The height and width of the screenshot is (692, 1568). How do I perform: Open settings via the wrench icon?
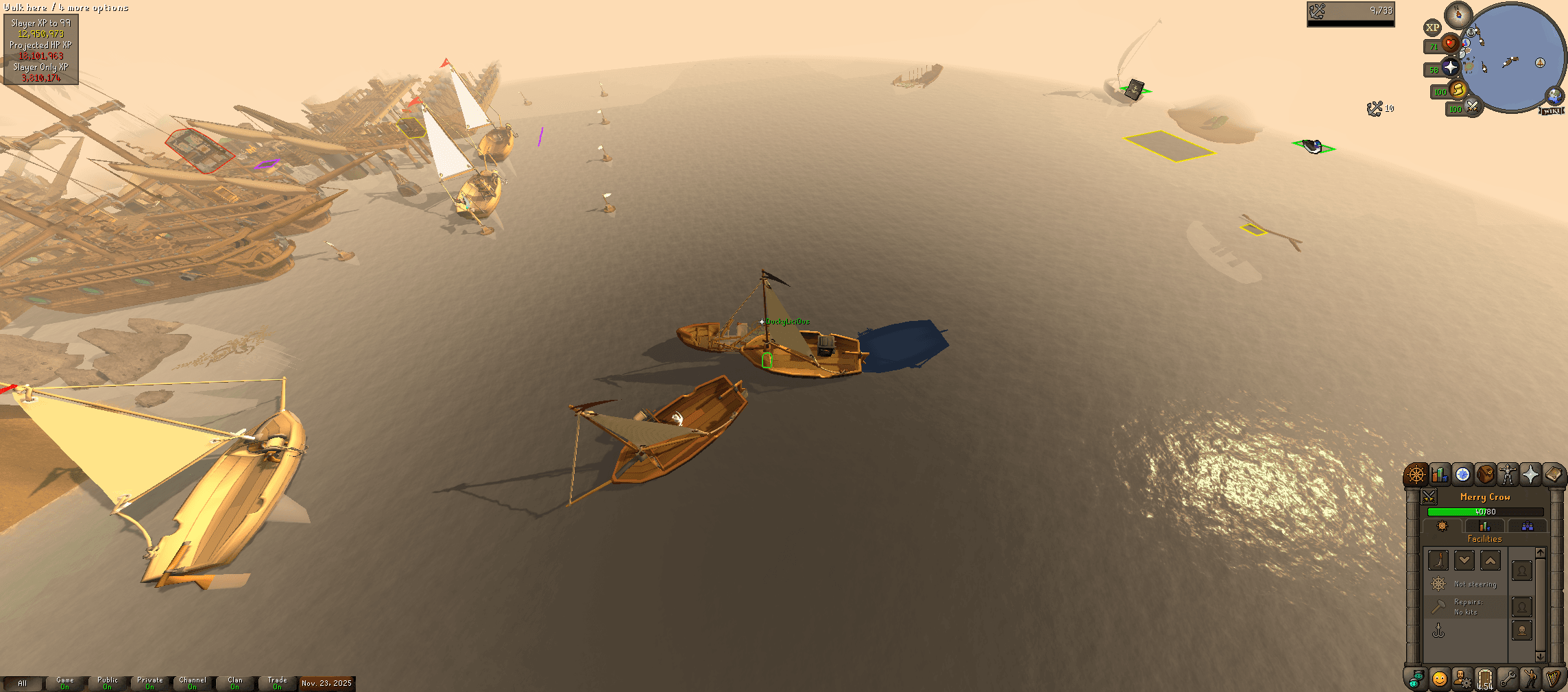point(1509,678)
